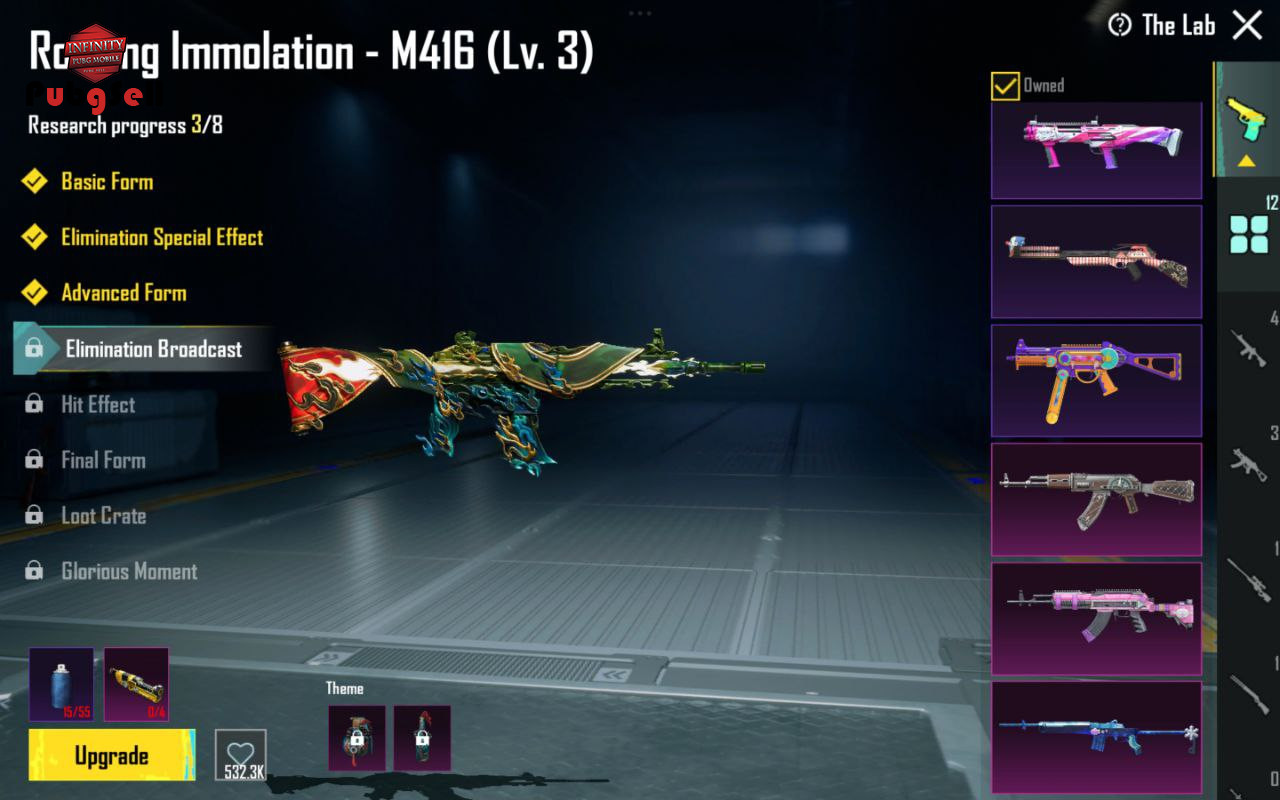The image size is (1280, 800).
Task: Select the locked grenade theme item
Action: (356, 738)
